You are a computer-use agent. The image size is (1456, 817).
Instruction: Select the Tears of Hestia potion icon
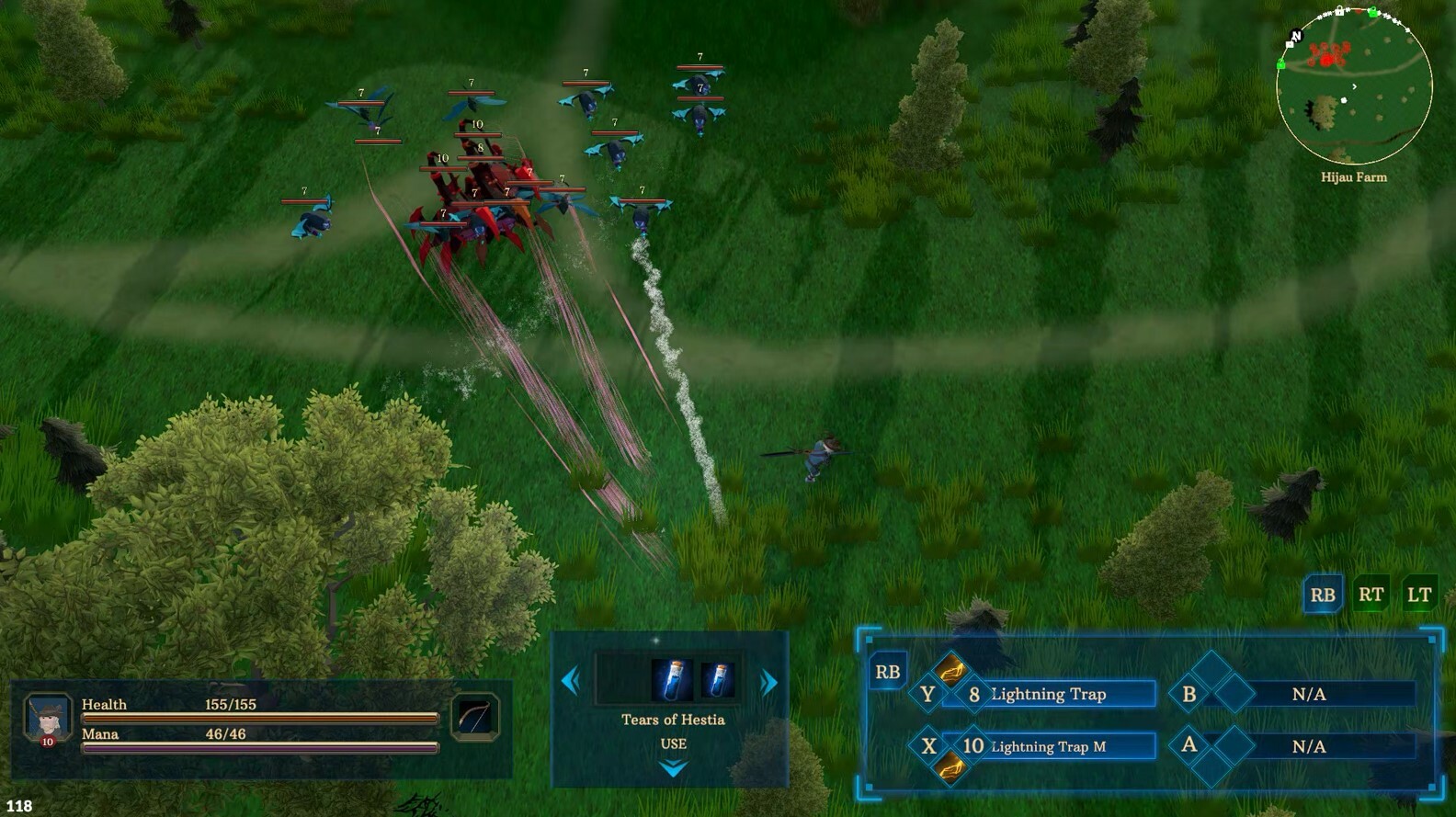[x=673, y=678]
